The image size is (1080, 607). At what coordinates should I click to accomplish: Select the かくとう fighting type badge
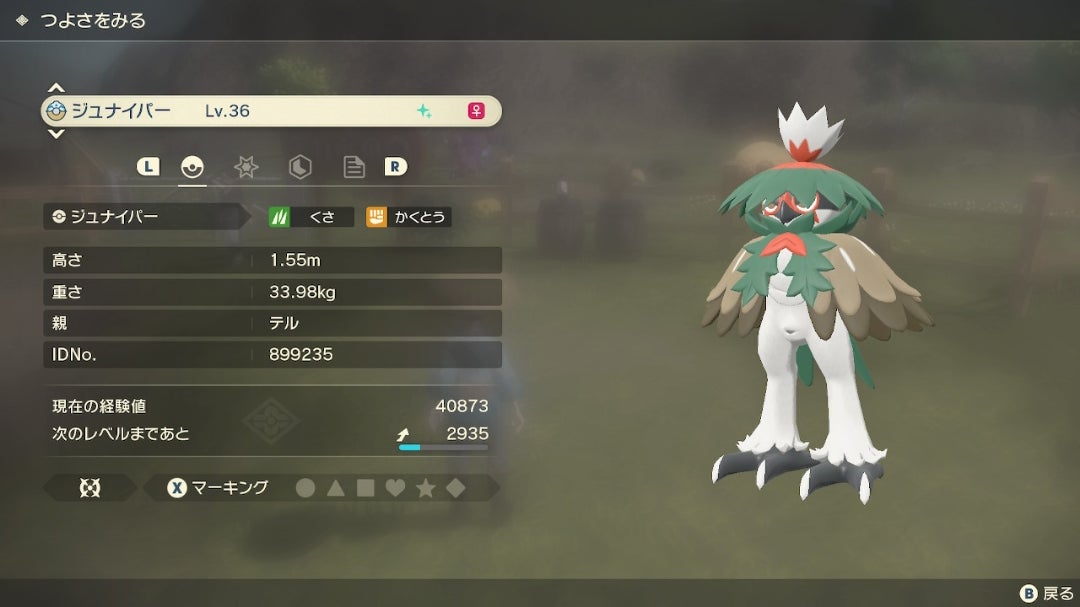[x=408, y=216]
